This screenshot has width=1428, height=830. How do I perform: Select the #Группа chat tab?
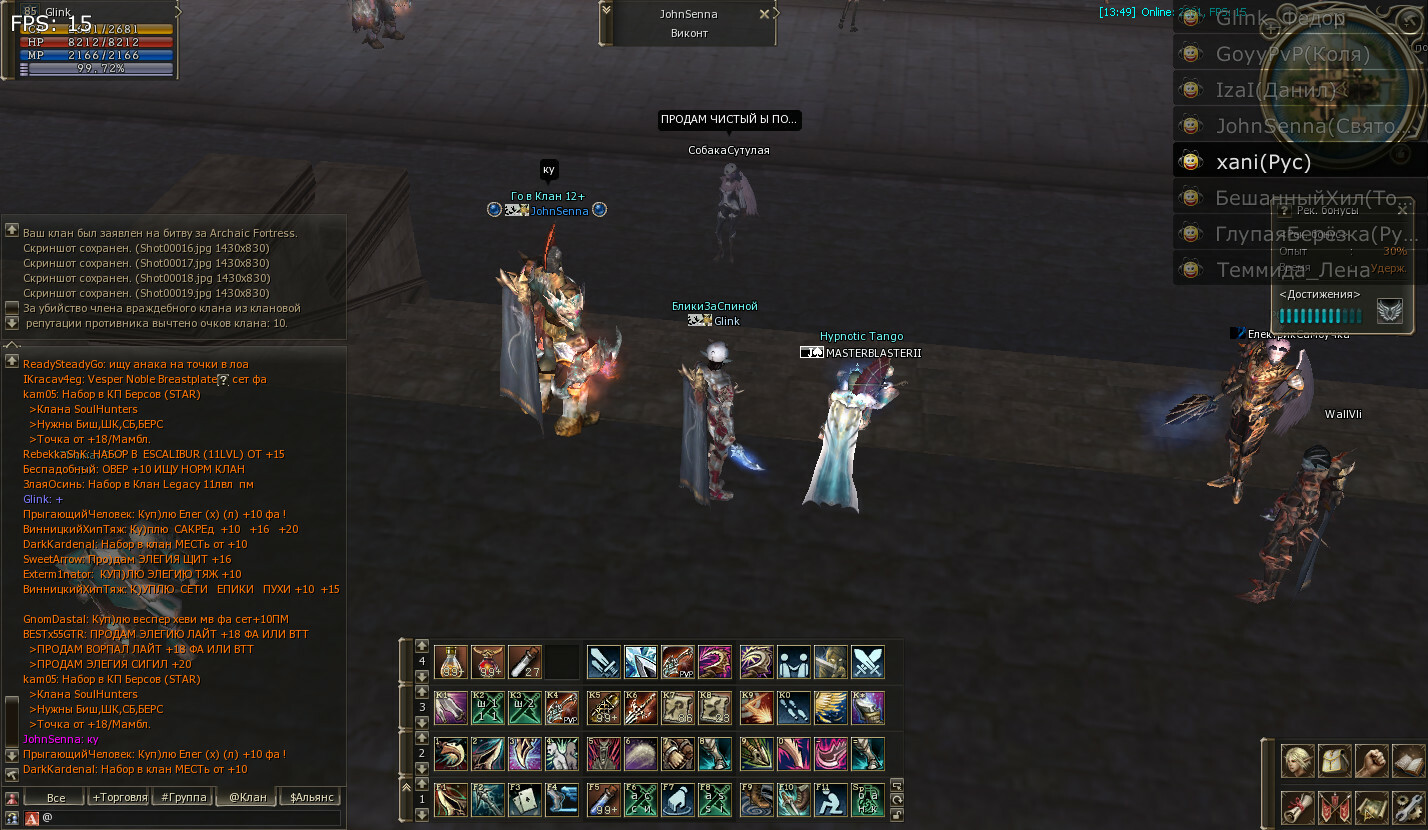(x=183, y=797)
